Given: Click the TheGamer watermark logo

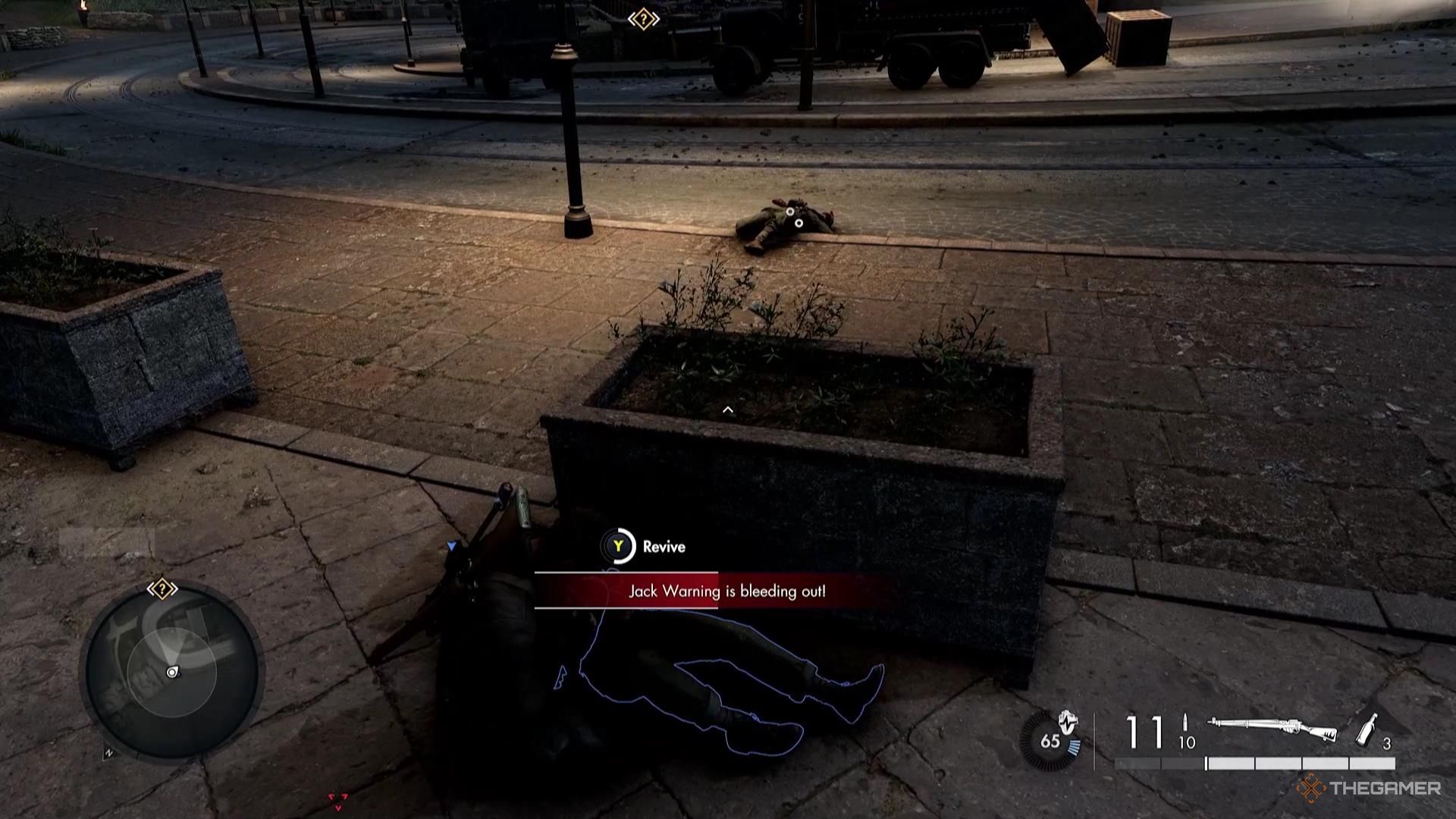Looking at the screenshot, I should [1368, 789].
